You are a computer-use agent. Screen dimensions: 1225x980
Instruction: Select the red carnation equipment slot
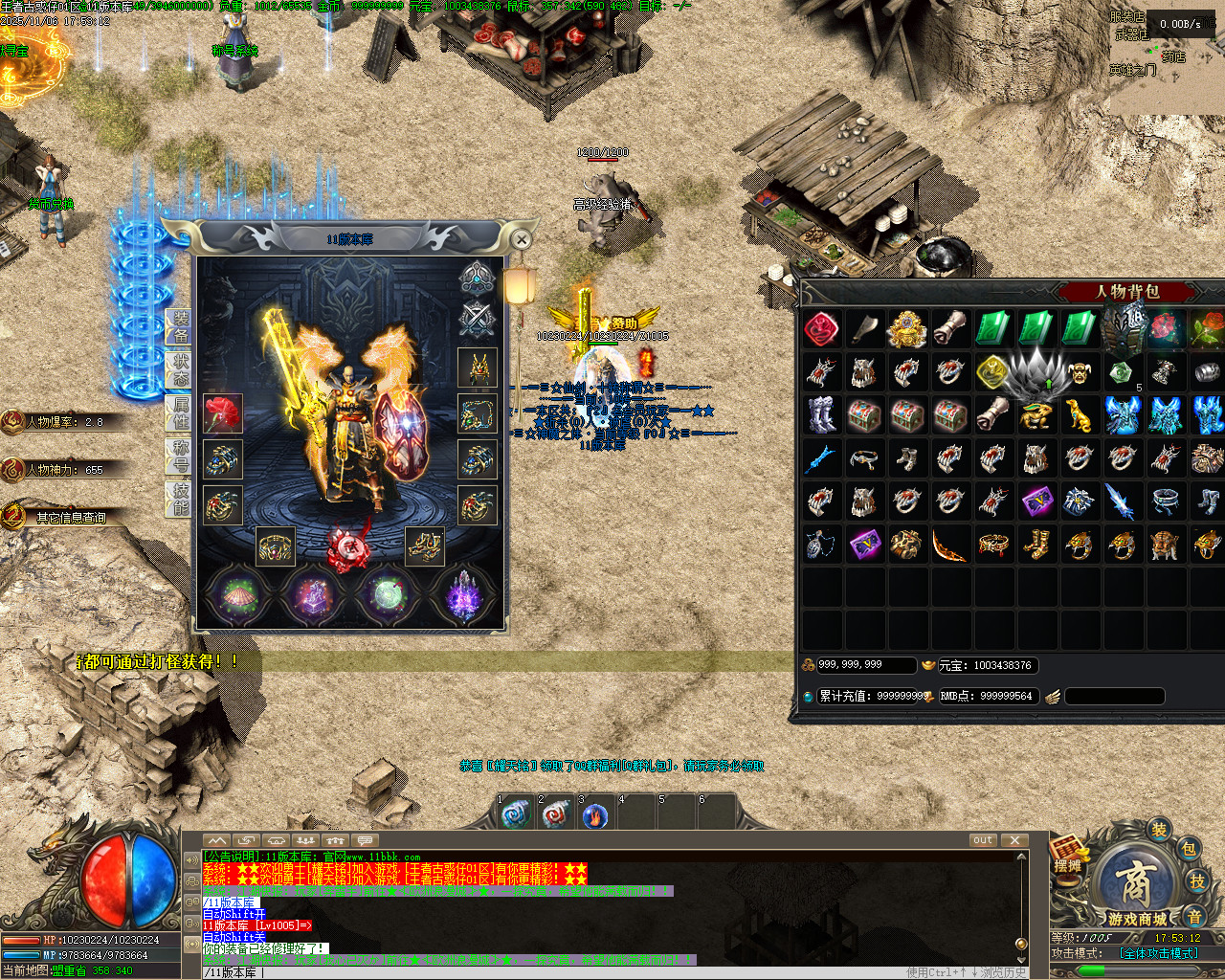point(222,412)
